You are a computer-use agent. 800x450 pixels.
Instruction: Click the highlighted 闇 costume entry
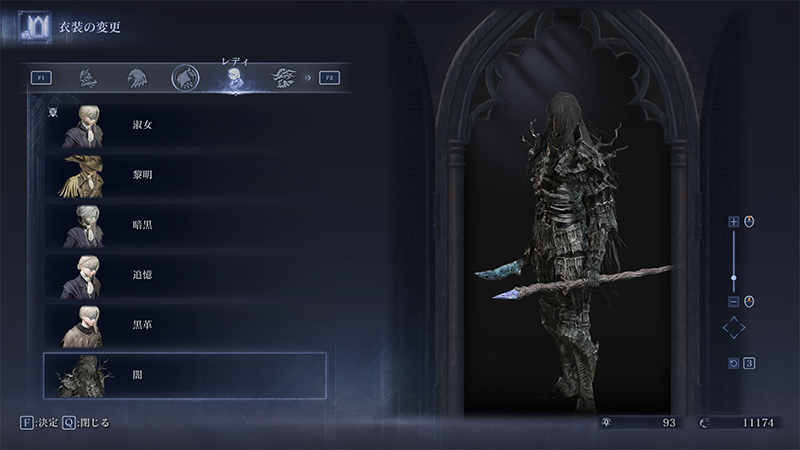tap(185, 375)
